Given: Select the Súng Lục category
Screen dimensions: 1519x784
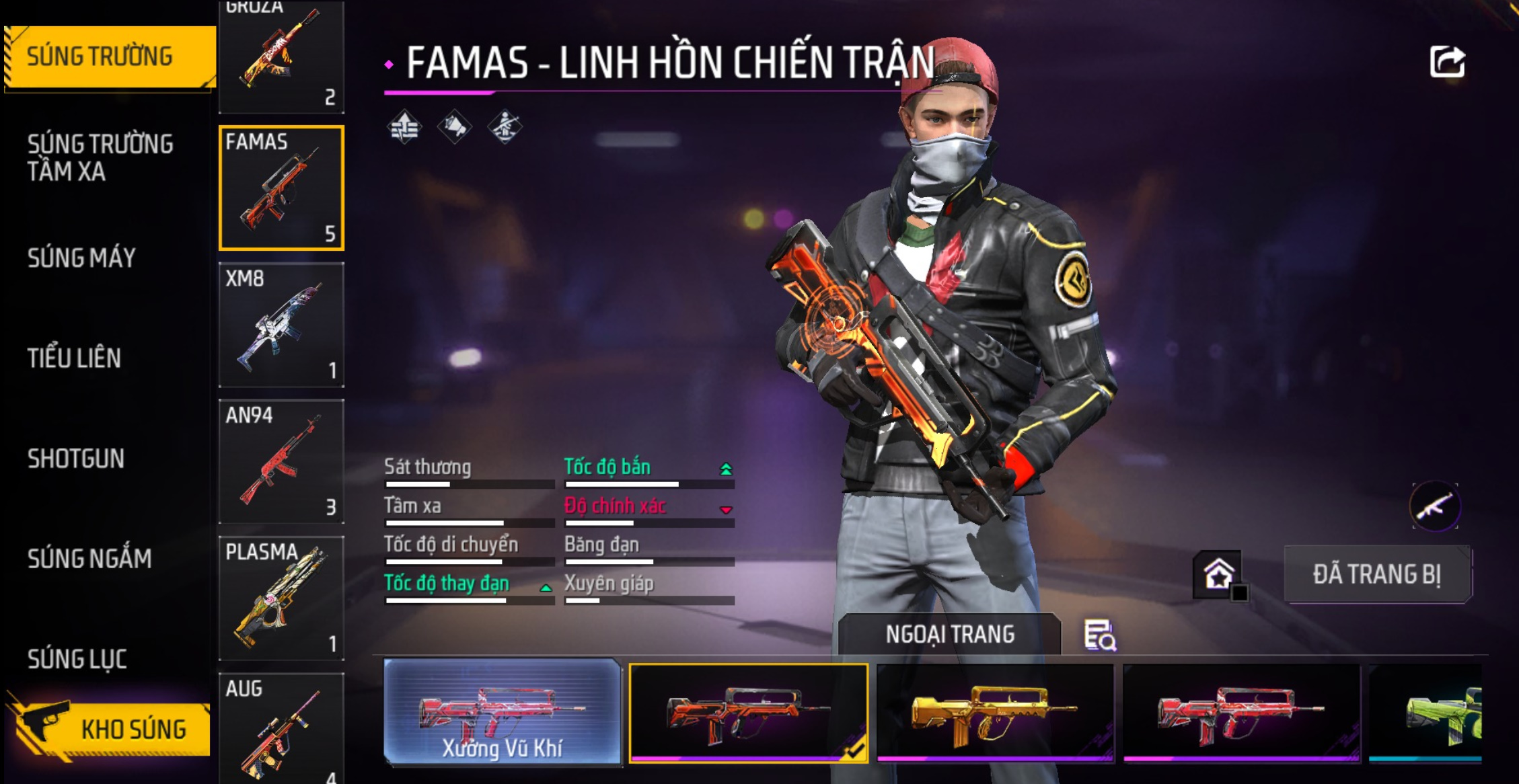Looking at the screenshot, I should (77, 659).
